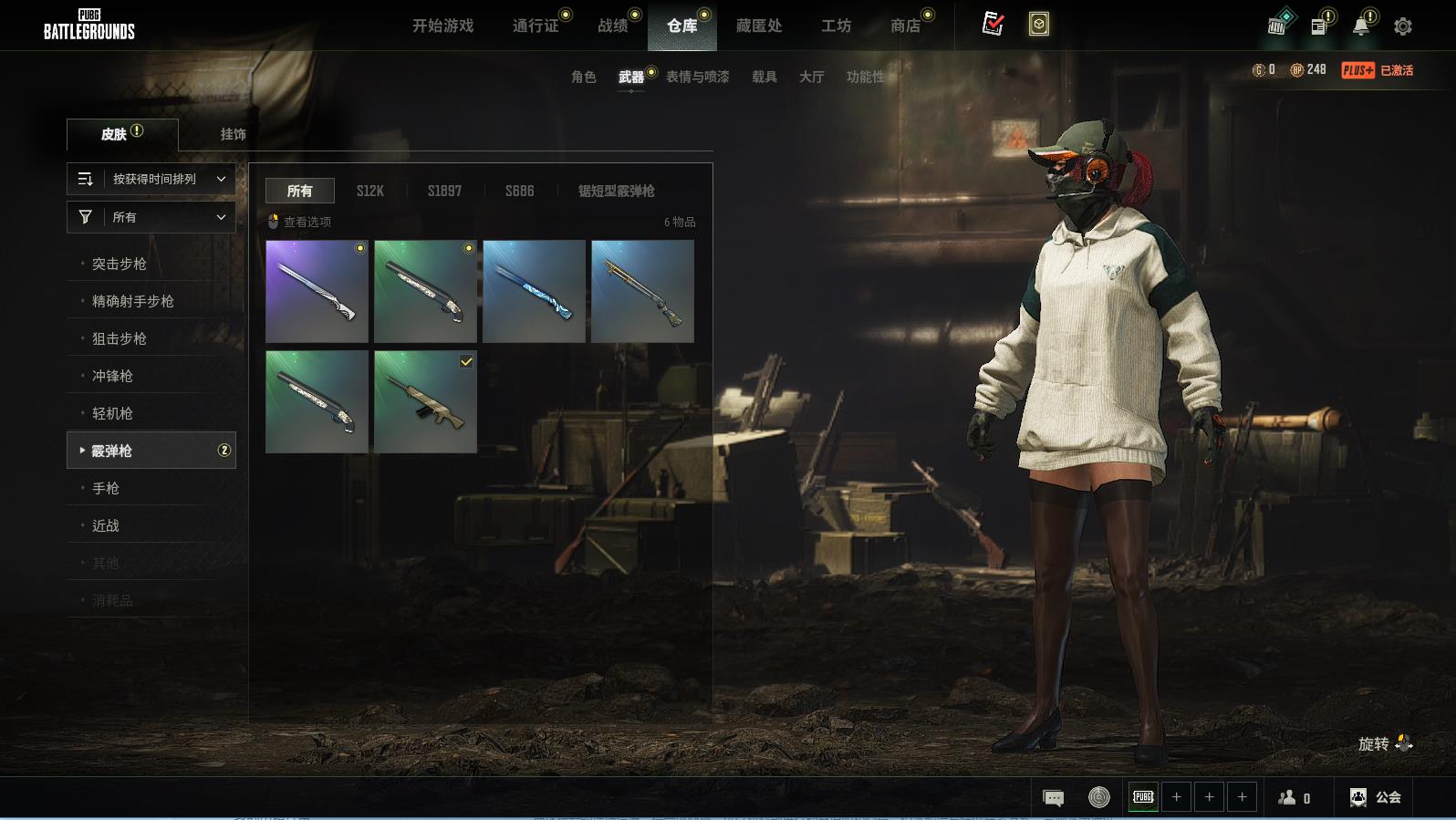Go to the 工坊 workshop tab
This screenshot has width=1456, height=820.
[836, 26]
